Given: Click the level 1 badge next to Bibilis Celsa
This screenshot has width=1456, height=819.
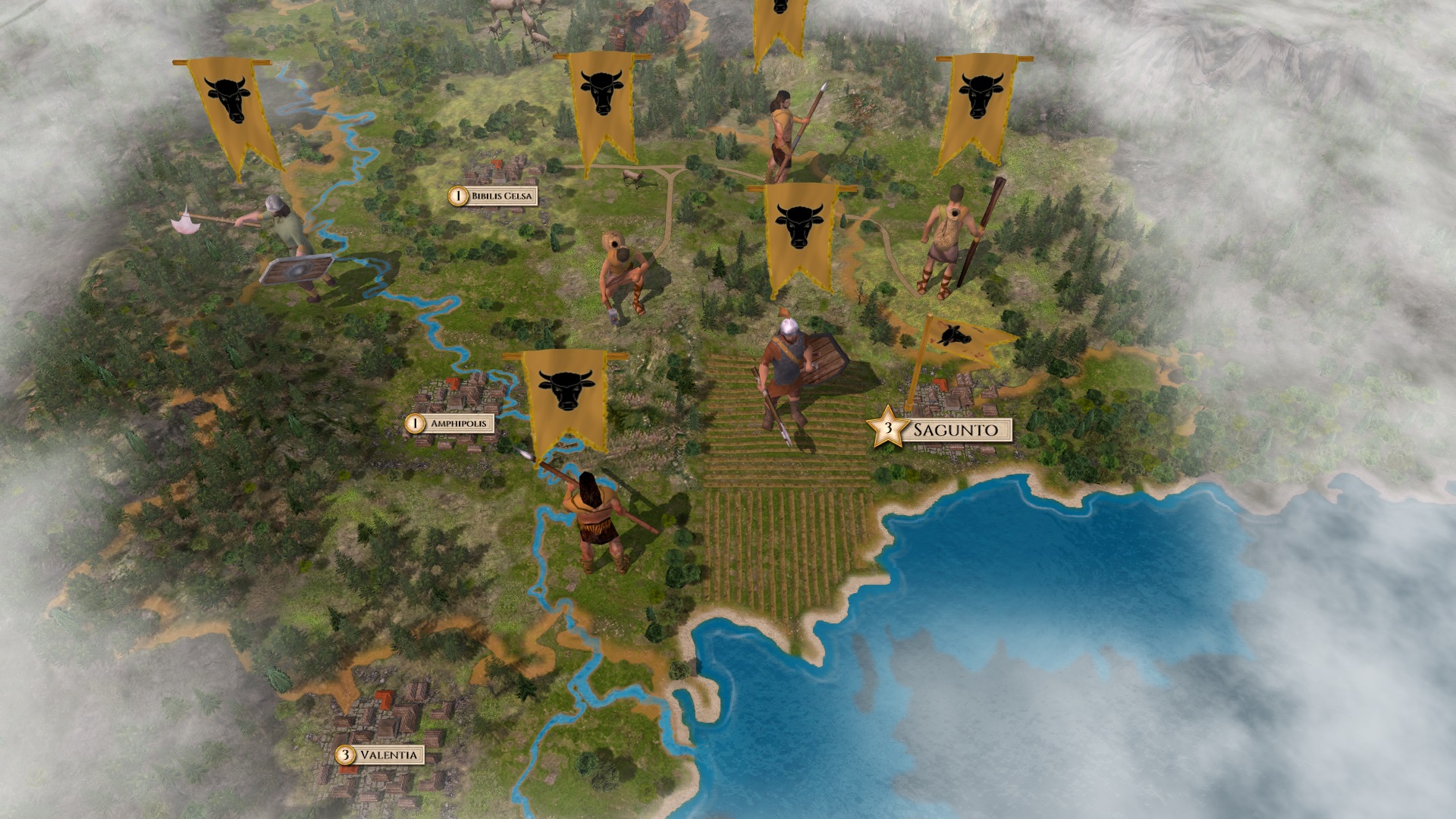Looking at the screenshot, I should (x=457, y=195).
